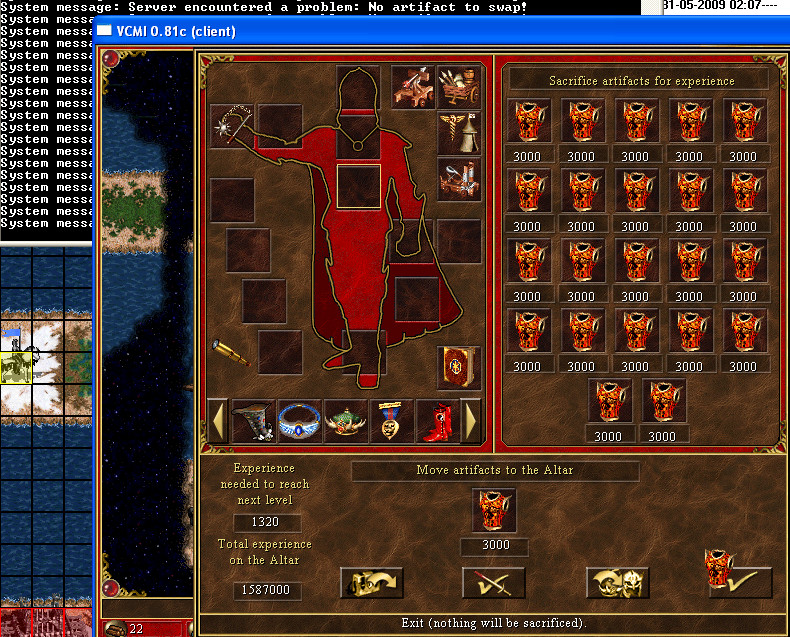Screen dimensions: 790x637
Task: Select the first aid tent slot
Action: (458, 133)
